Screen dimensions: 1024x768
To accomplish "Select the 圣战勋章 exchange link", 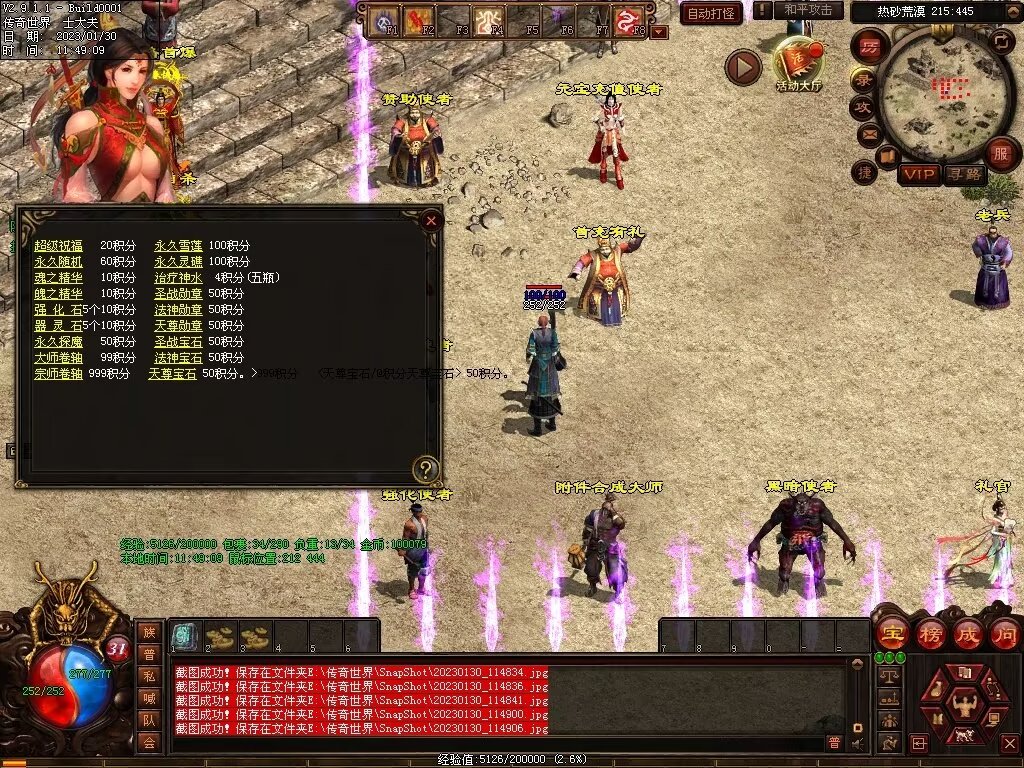I will point(178,294).
